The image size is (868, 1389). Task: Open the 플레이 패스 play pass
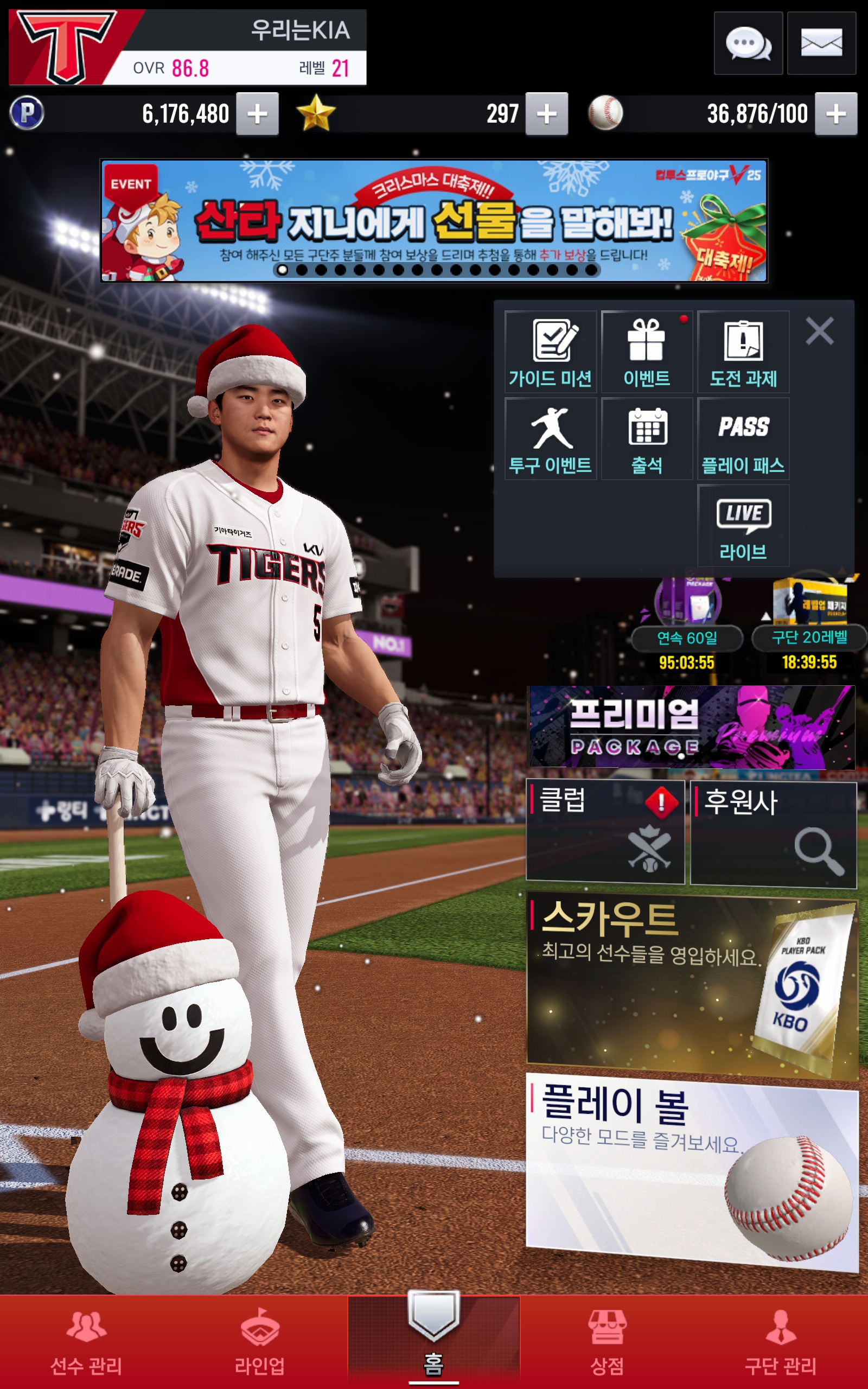click(743, 439)
